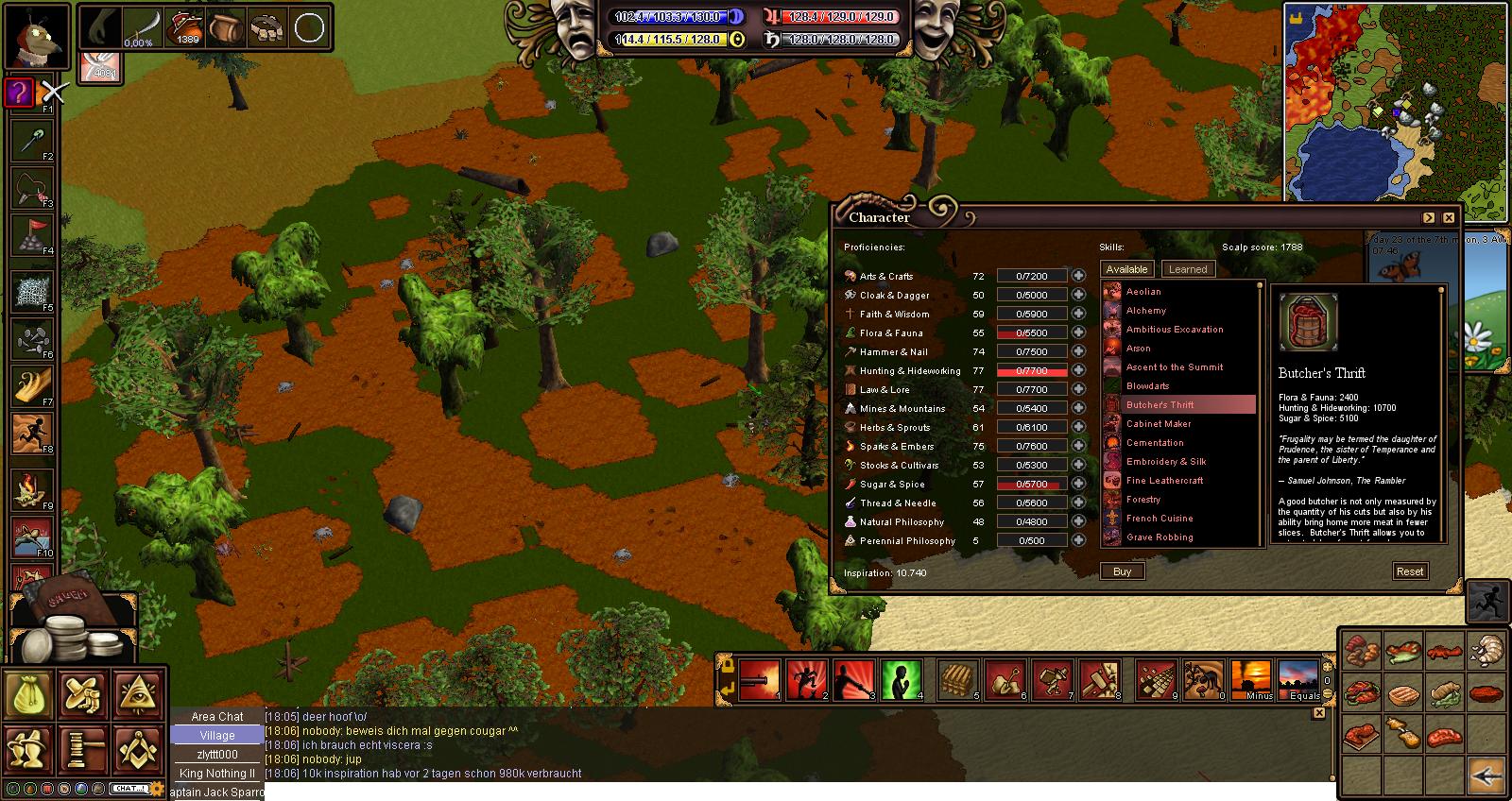Open chat with King Nothing II
This screenshot has width=1512, height=801.
pyautogui.click(x=216, y=774)
